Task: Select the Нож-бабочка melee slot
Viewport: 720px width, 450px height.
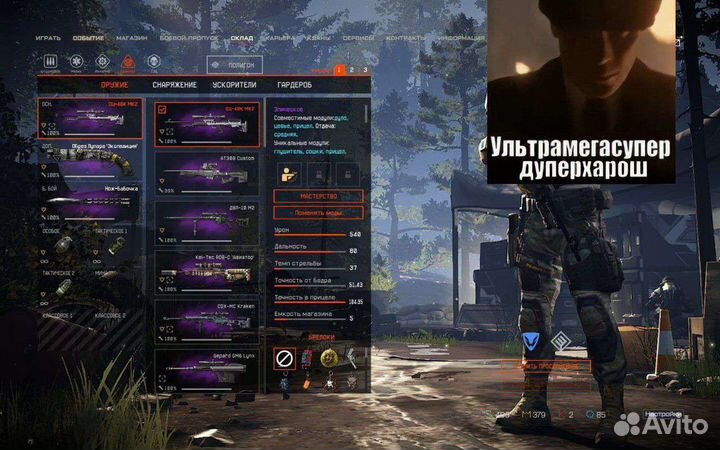Action: coord(92,202)
